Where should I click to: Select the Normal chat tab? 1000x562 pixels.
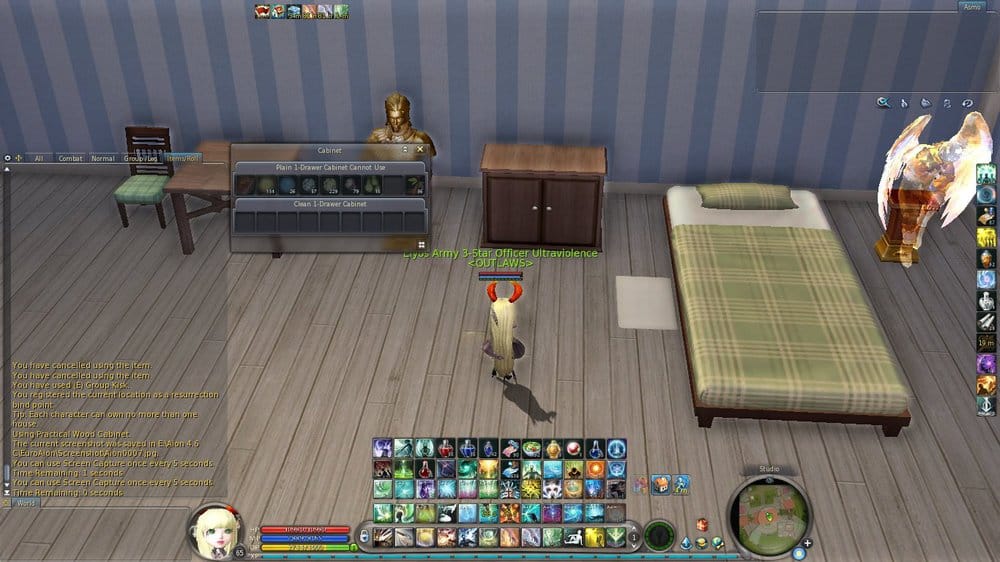[x=103, y=158]
